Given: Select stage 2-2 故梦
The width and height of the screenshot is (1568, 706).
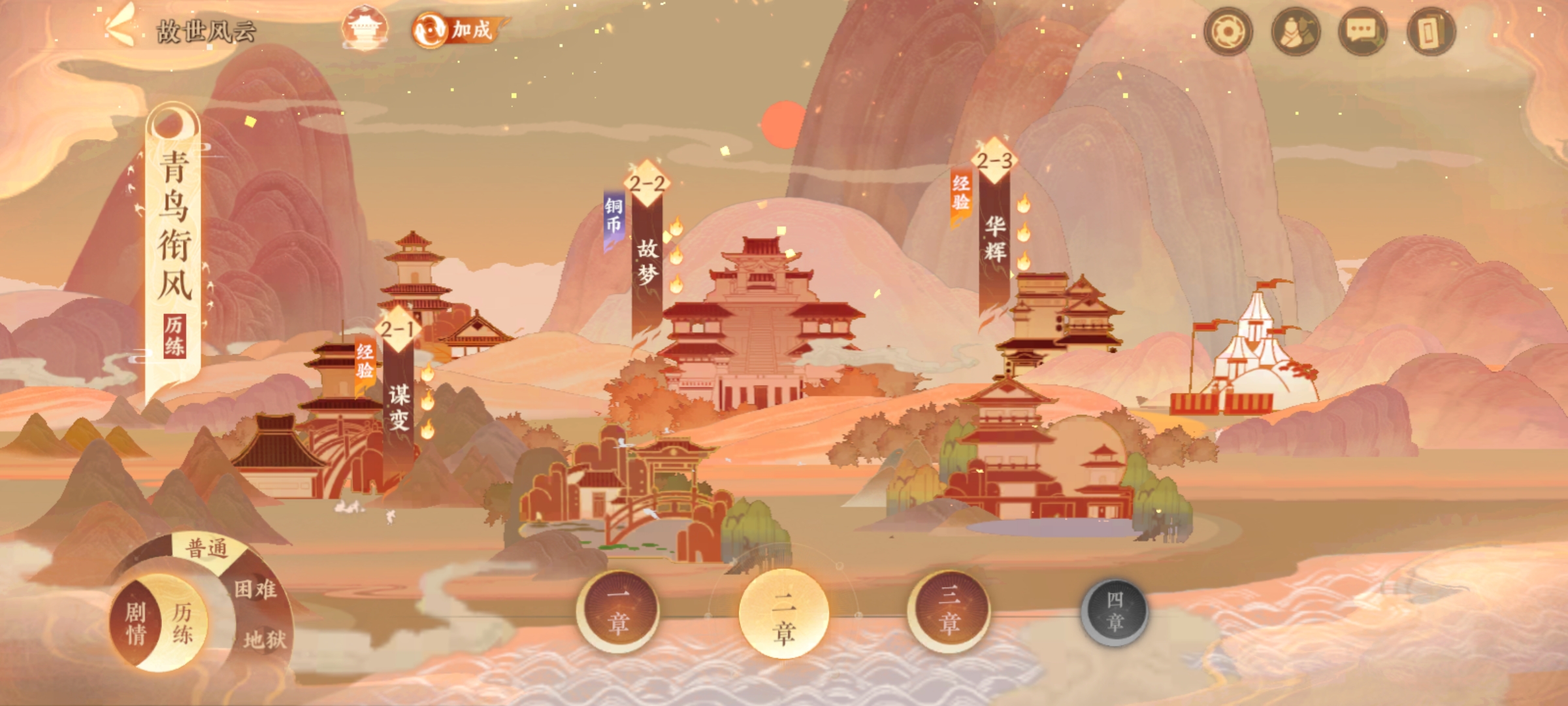Looking at the screenshot, I should (647, 255).
